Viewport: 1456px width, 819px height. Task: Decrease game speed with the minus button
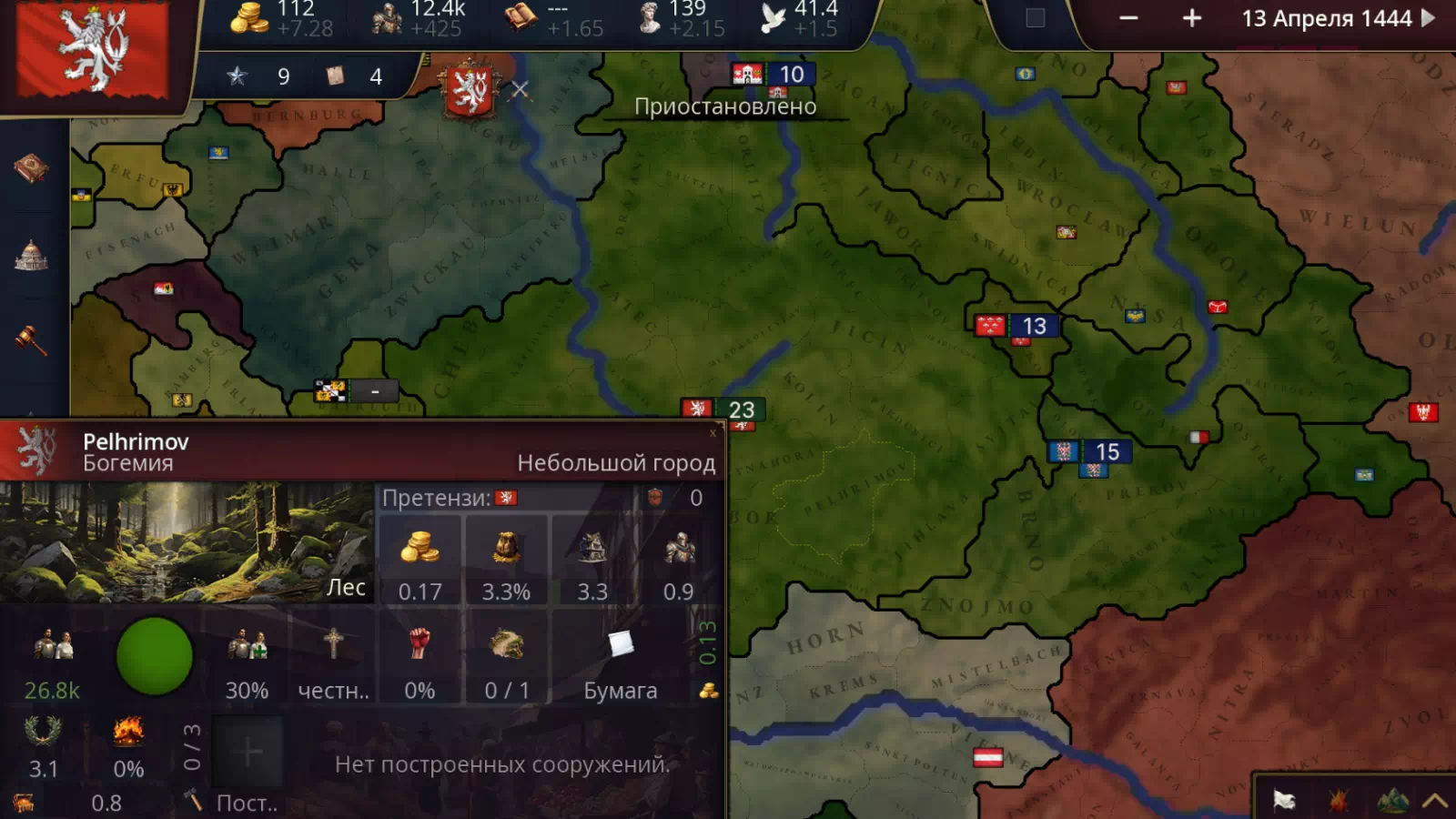coord(1128,18)
